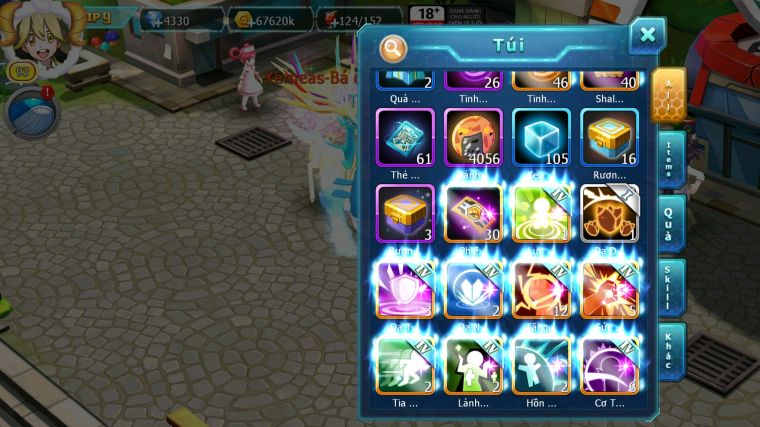This screenshot has width=760, height=427.
Task: Select the Cơ T purple orb item
Action: point(609,365)
